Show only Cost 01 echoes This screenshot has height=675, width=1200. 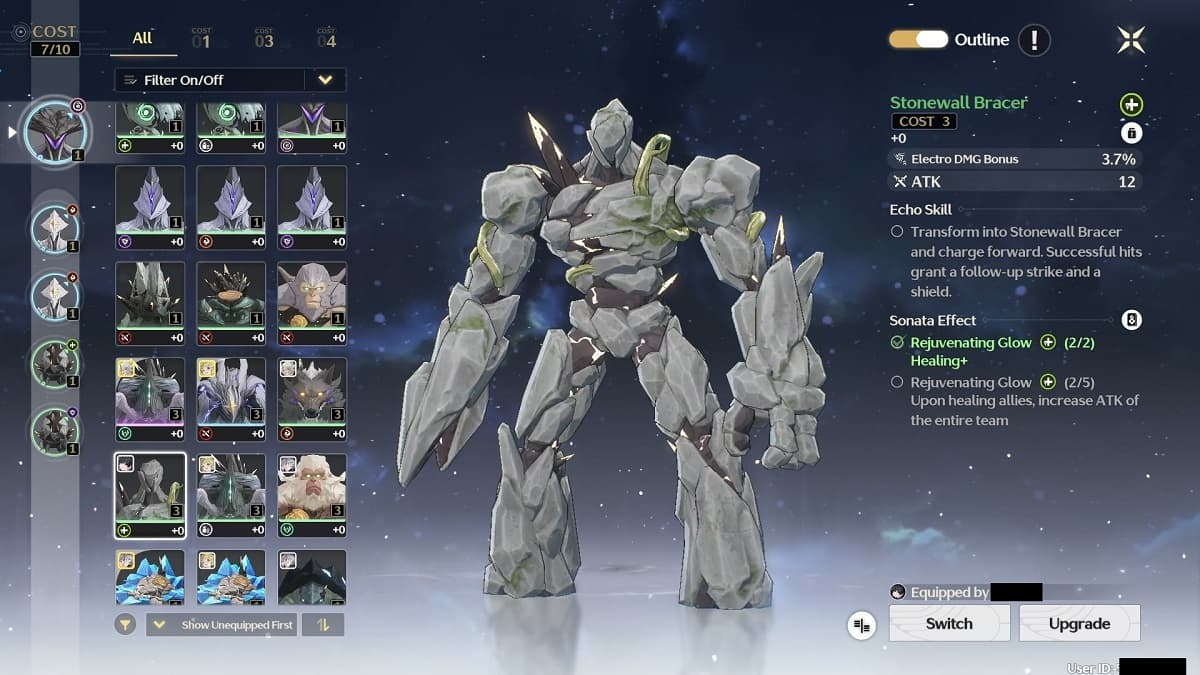pos(201,39)
